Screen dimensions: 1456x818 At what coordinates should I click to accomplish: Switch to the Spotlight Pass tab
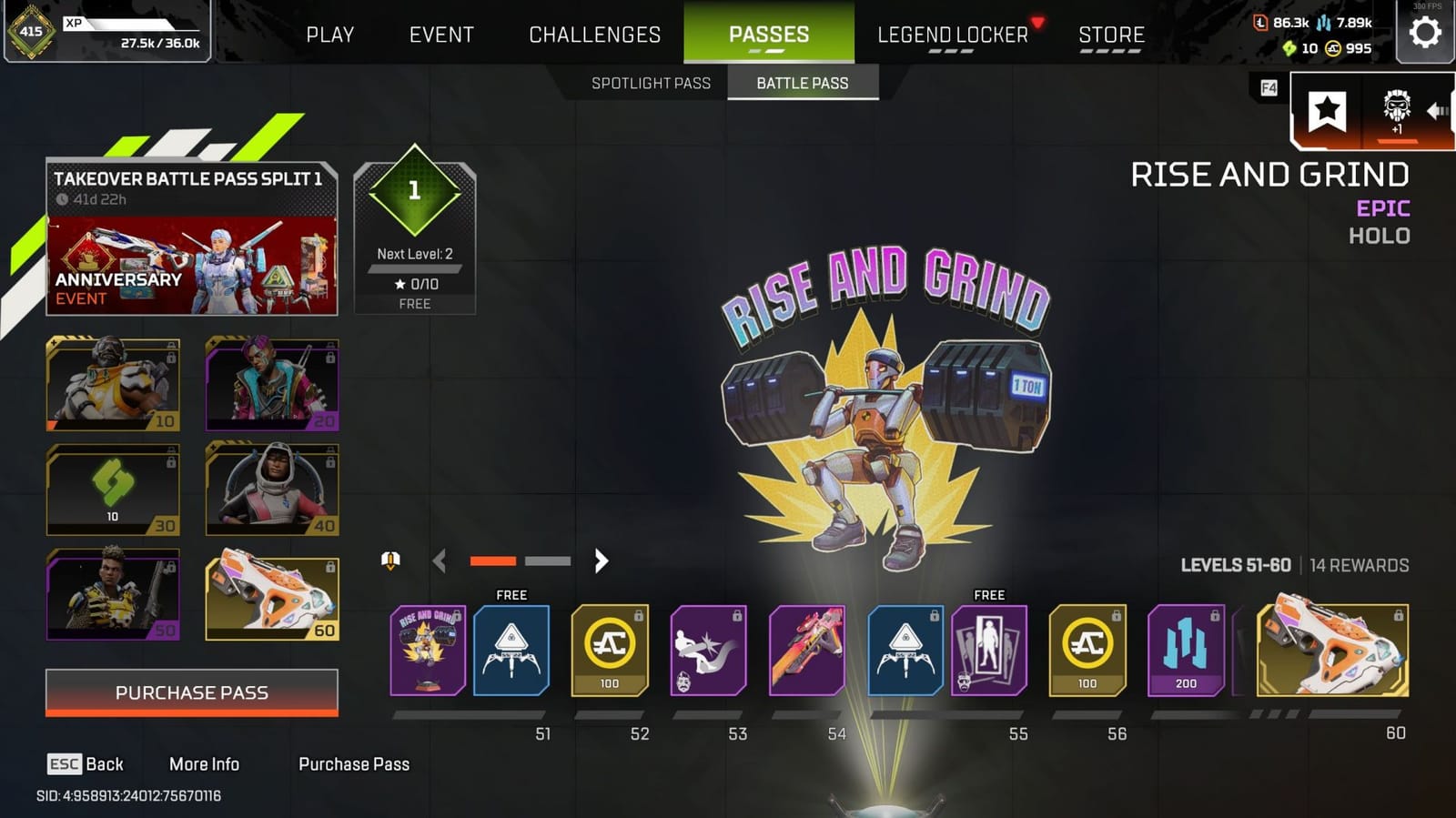click(652, 83)
